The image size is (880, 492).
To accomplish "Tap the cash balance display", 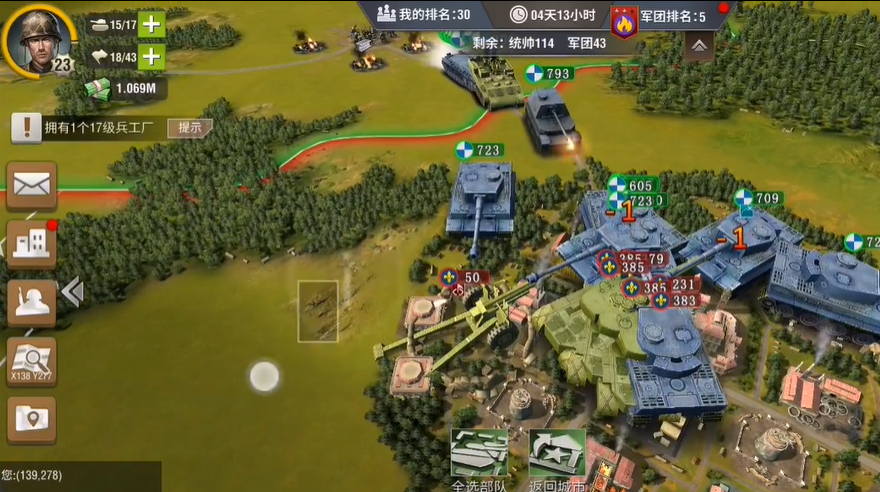I will coord(126,88).
